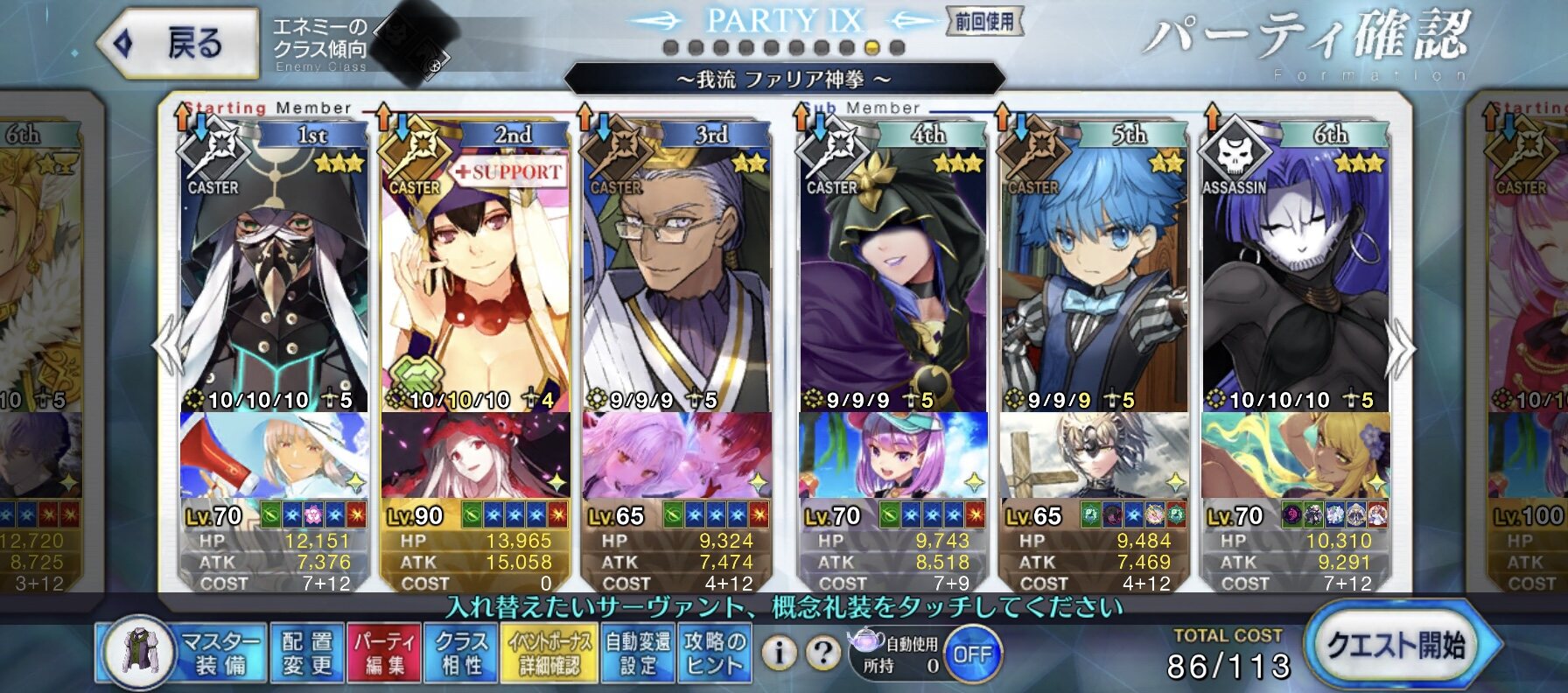
Task: Select the 1st slot masked Caster servant
Action: click(x=274, y=271)
